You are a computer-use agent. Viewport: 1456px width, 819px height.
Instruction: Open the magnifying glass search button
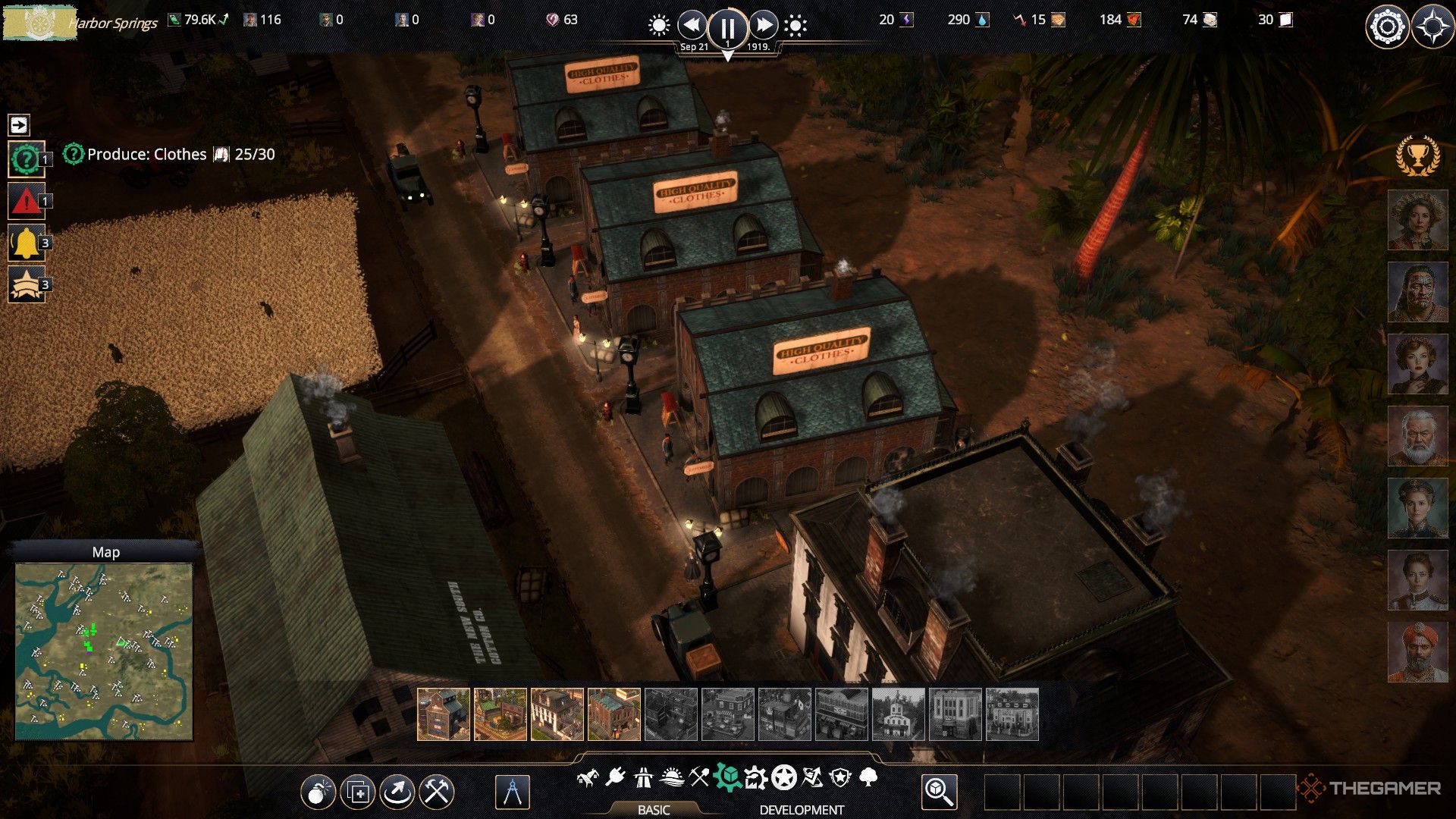[x=939, y=792]
